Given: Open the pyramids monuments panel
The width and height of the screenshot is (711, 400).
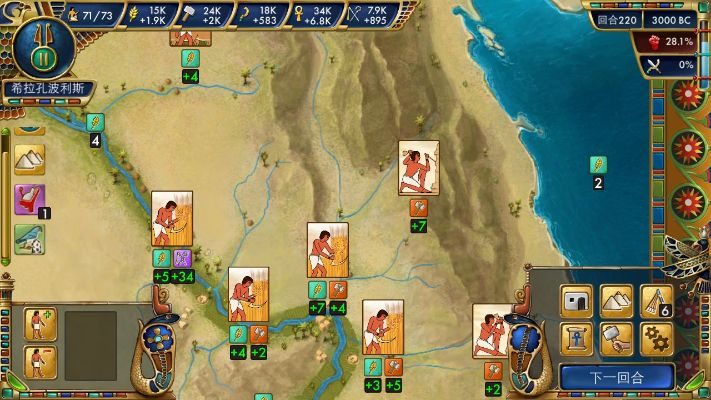Looking at the screenshot, I should pos(617,300).
